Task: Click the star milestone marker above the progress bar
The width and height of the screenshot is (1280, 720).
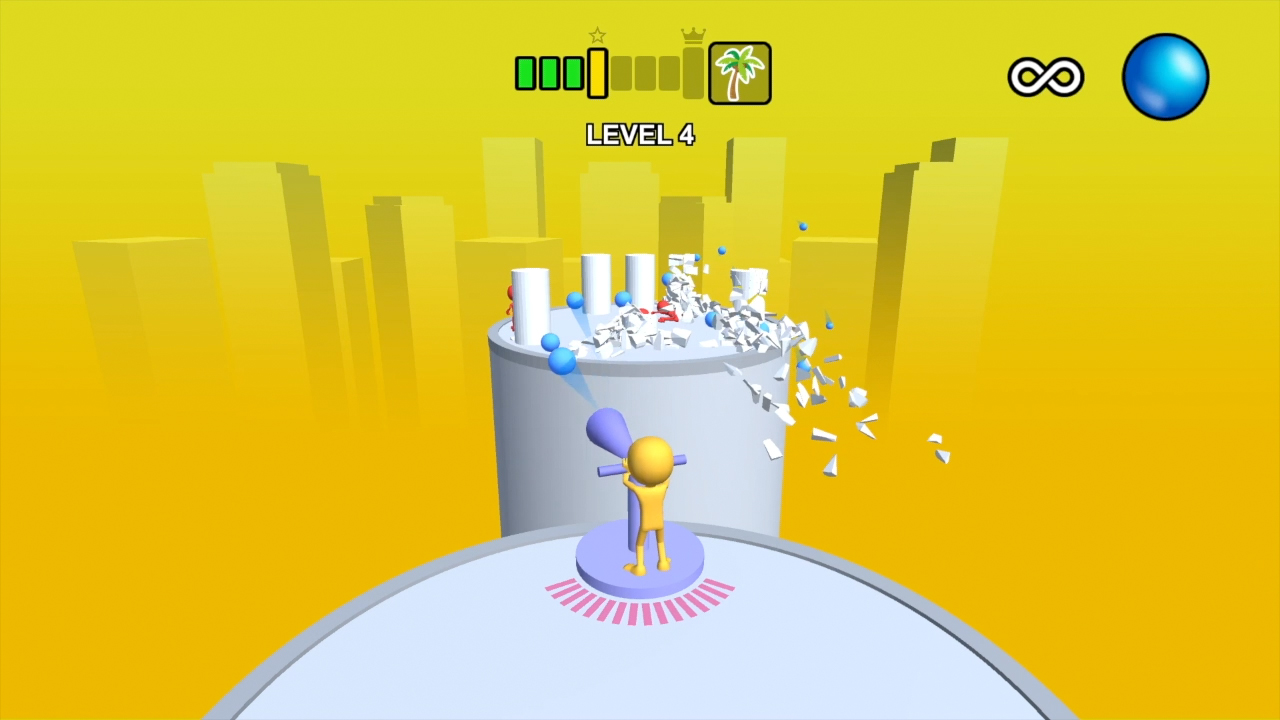Action: tap(597, 36)
